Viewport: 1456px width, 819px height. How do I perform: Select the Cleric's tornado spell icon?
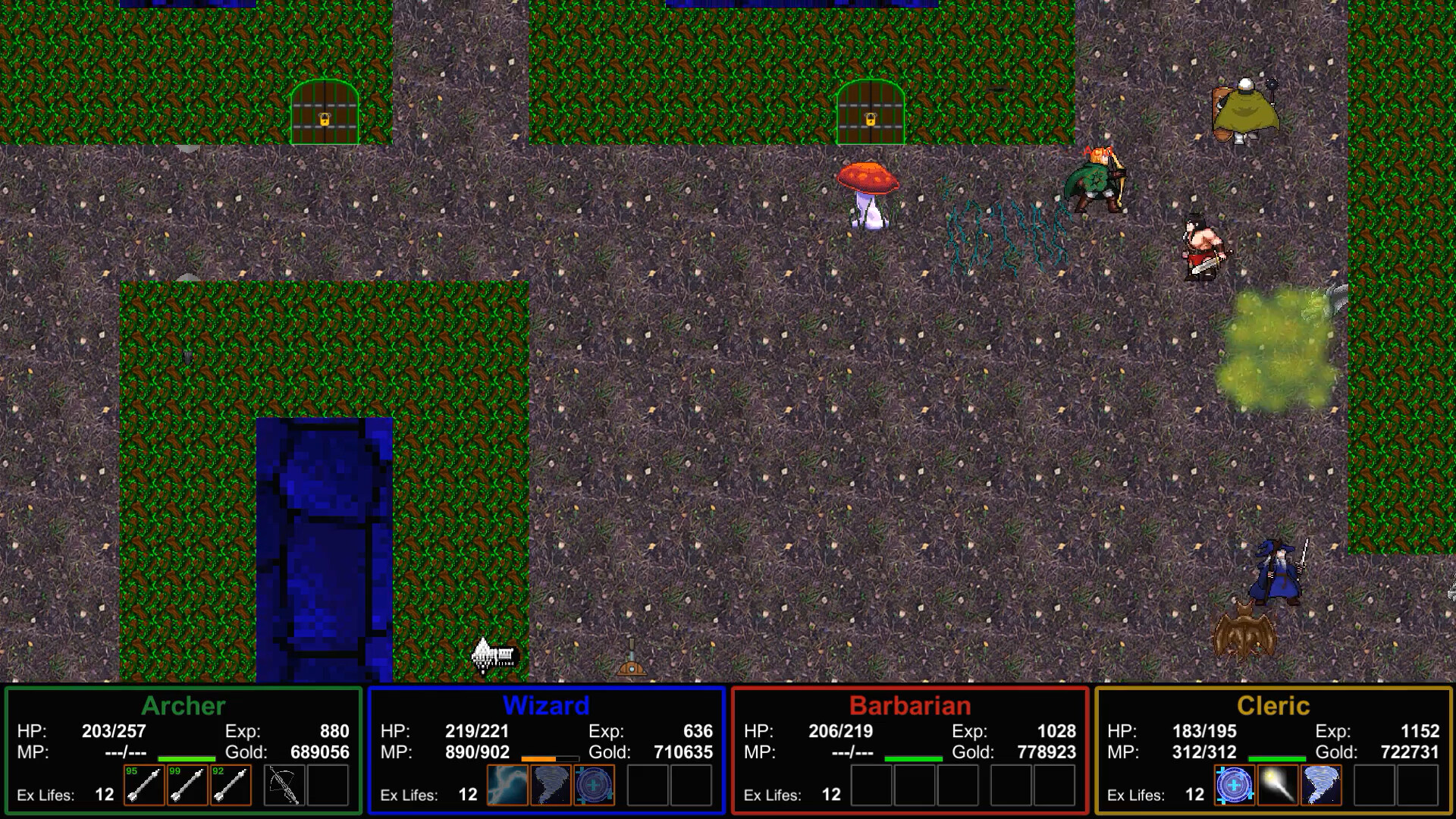[1323, 786]
